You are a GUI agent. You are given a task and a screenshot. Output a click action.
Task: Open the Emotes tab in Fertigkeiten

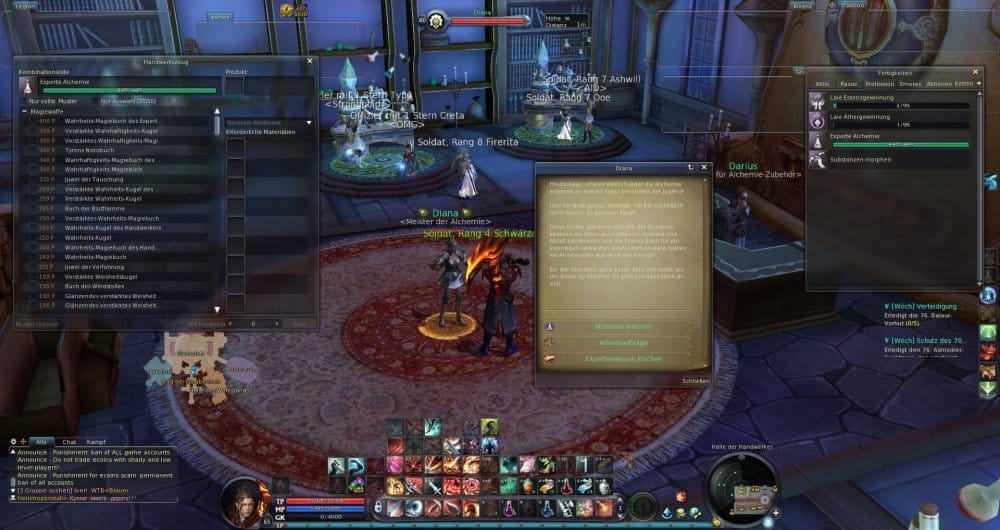(908, 83)
